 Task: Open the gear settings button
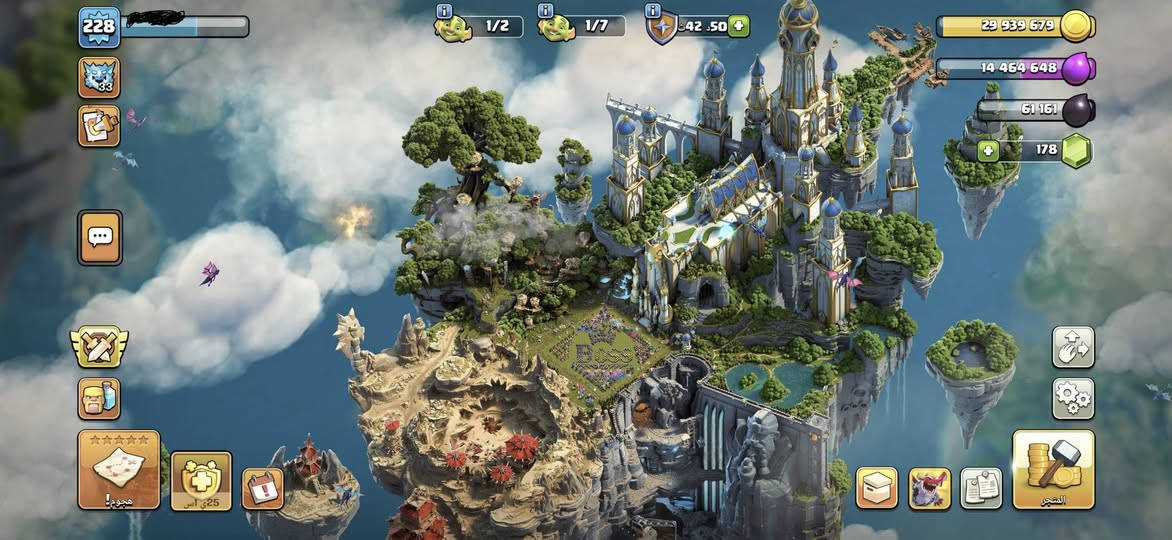[1073, 398]
